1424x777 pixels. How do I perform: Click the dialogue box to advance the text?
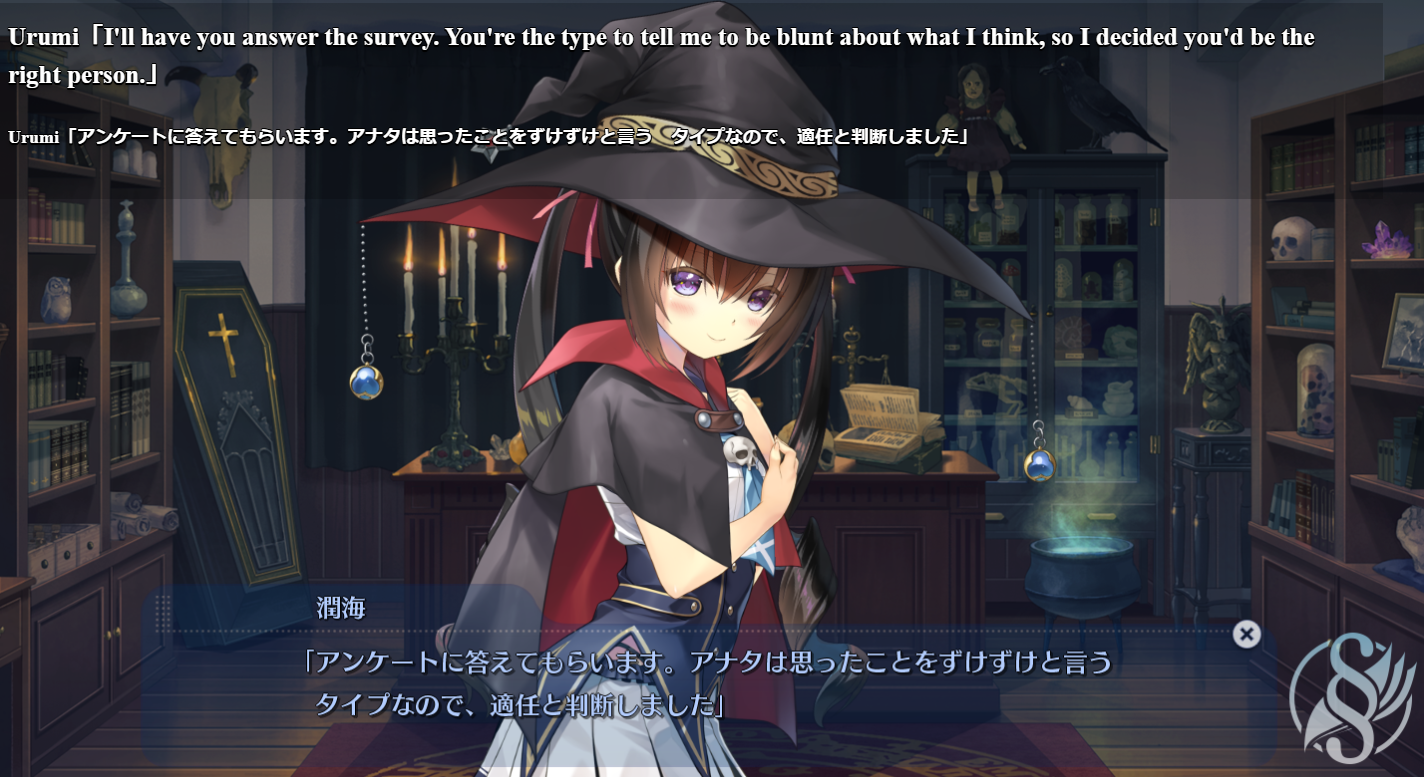[700, 690]
